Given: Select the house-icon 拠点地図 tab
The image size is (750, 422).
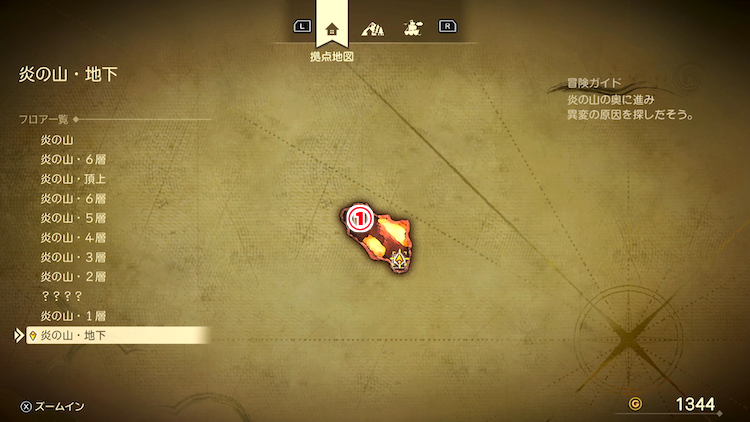Looking at the screenshot, I should point(332,27).
